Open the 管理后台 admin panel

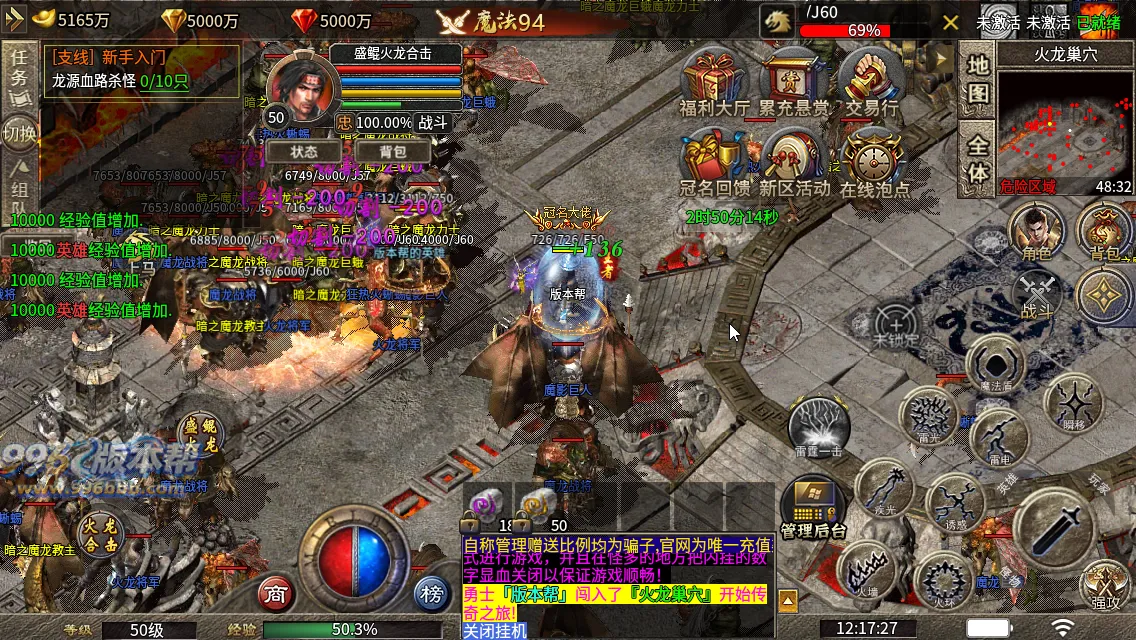tap(813, 506)
